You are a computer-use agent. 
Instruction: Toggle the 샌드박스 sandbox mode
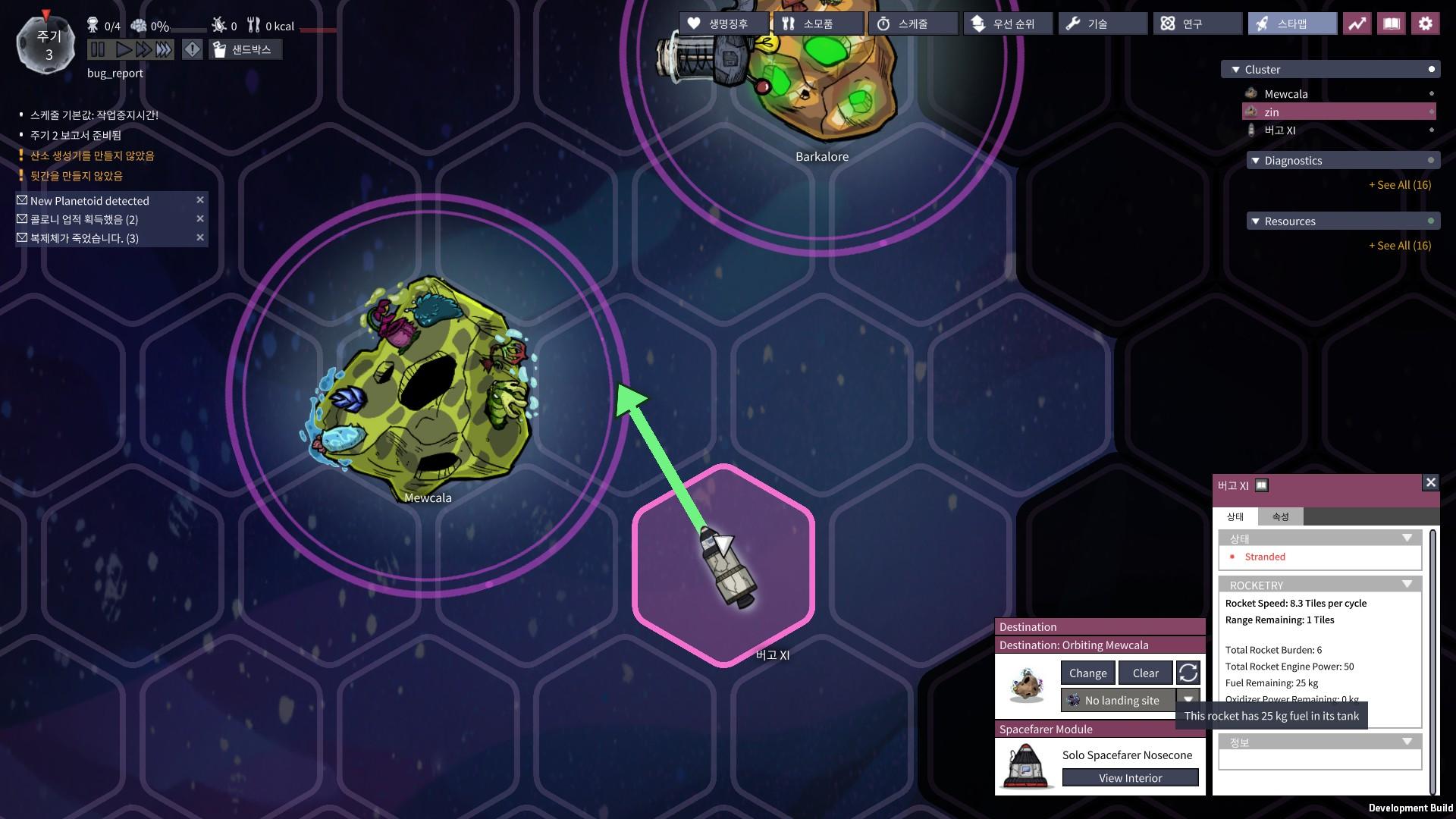pyautogui.click(x=245, y=49)
